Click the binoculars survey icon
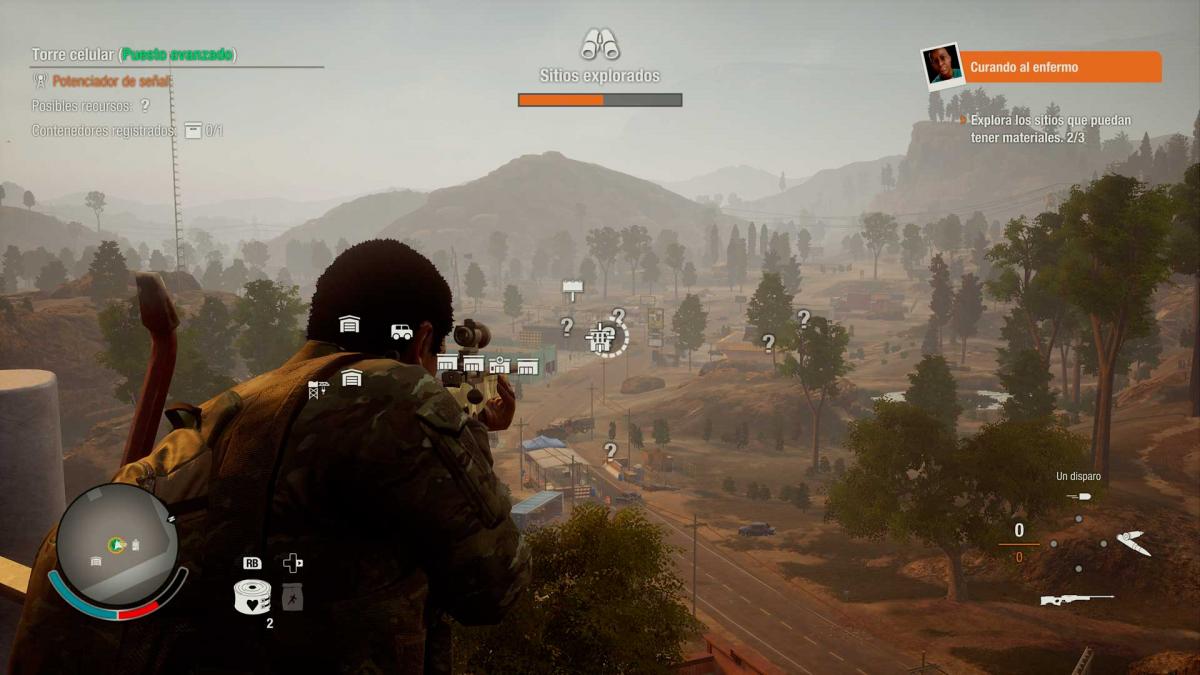1200x675 pixels. point(600,44)
